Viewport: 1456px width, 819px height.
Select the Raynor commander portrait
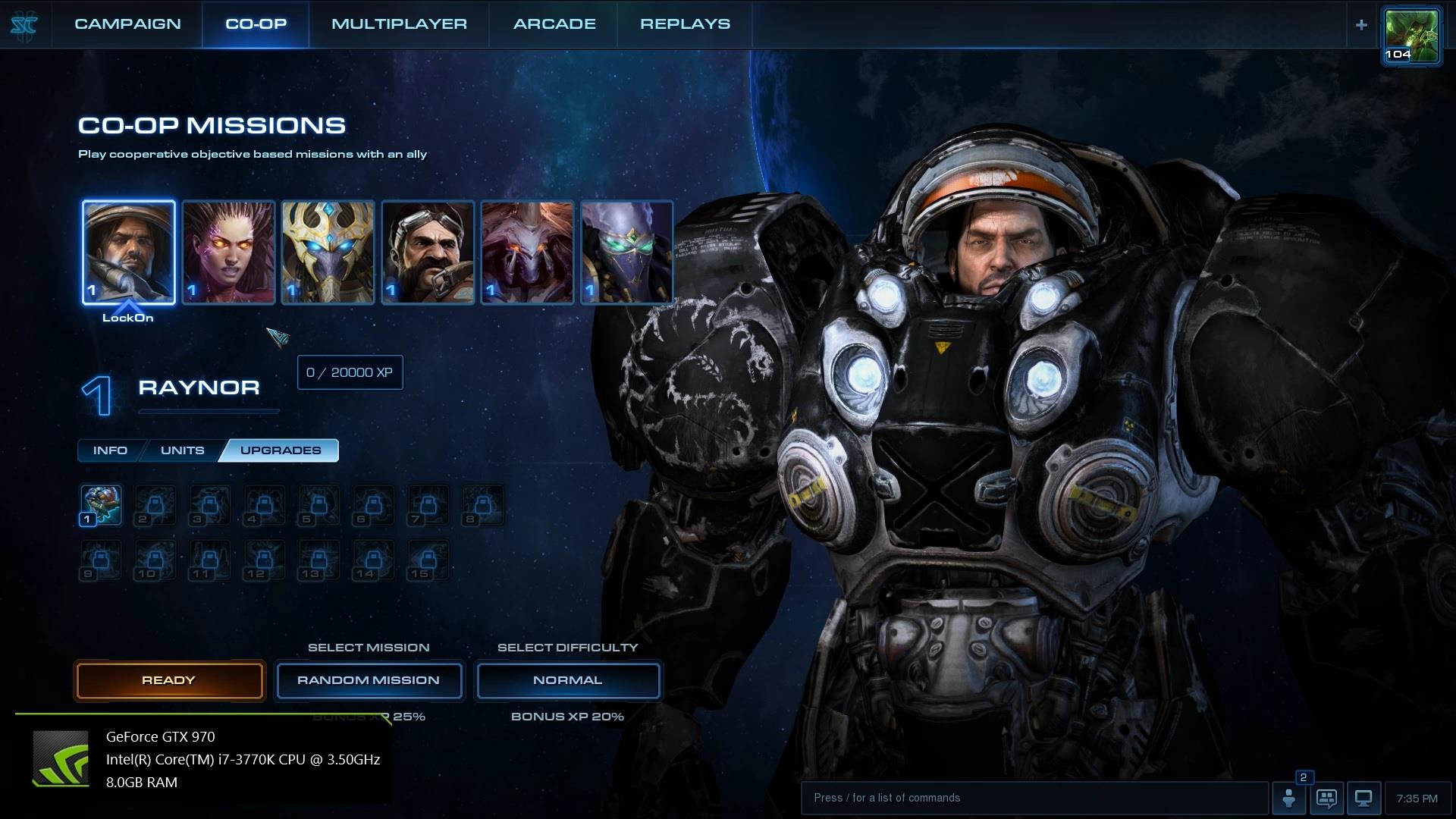[129, 253]
